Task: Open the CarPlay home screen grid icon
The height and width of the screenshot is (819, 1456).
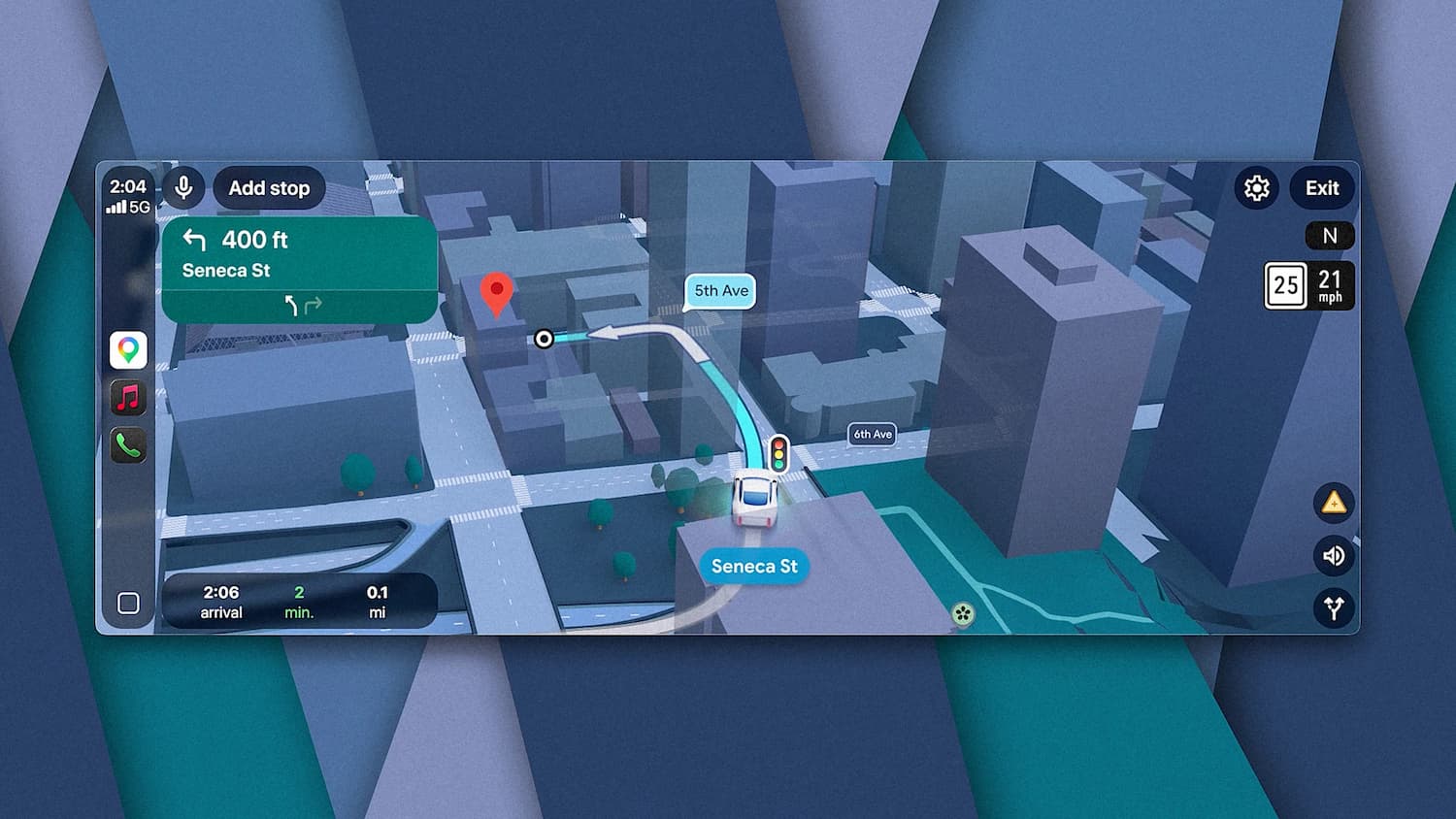Action: pos(127,603)
